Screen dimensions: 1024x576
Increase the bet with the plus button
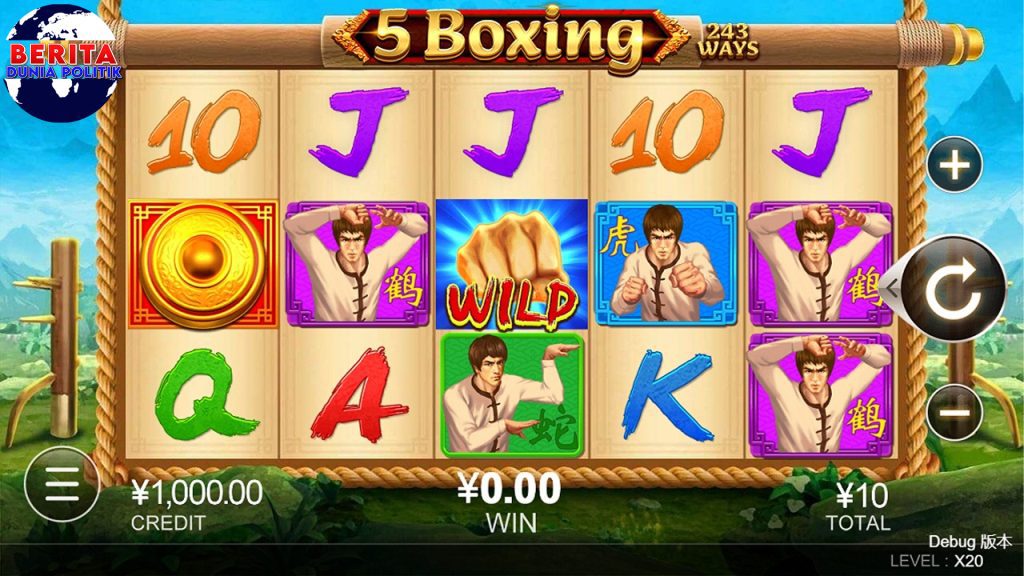pyautogui.click(x=955, y=164)
